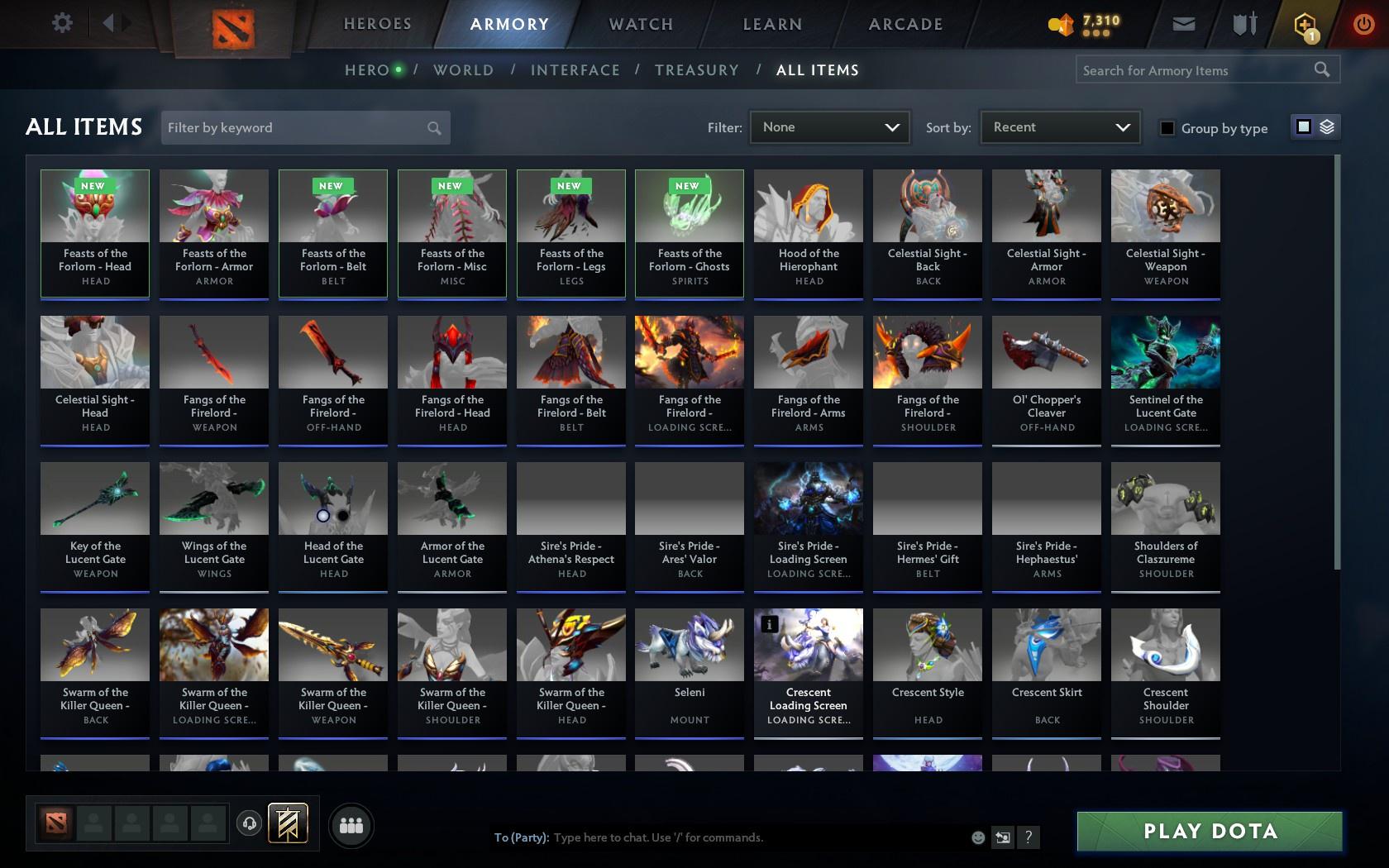Click the voice chat headset icon
This screenshot has height=868, width=1389.
[x=250, y=823]
